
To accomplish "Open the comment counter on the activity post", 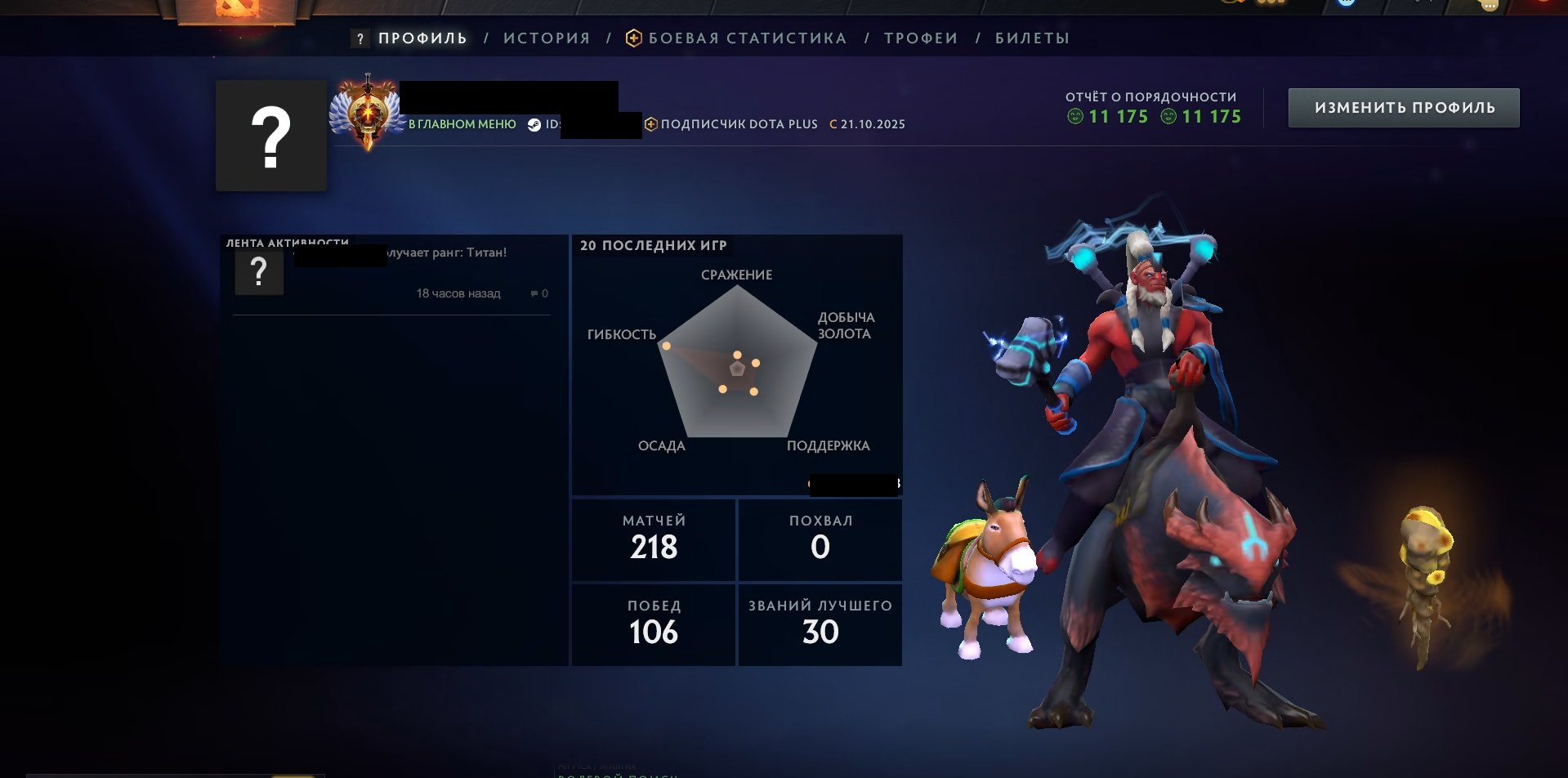I will point(539,293).
